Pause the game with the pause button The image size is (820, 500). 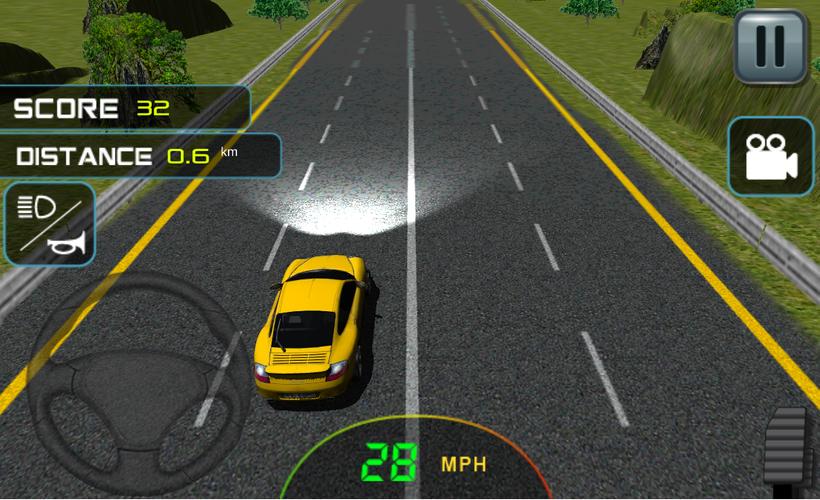coord(770,46)
